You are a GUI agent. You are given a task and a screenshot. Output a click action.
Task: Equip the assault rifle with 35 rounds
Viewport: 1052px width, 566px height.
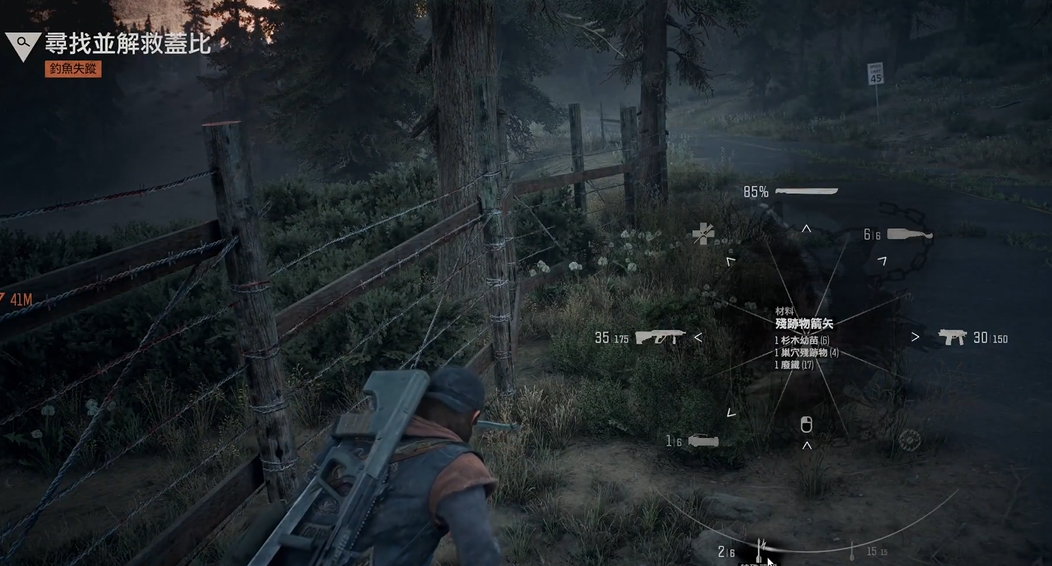660,337
